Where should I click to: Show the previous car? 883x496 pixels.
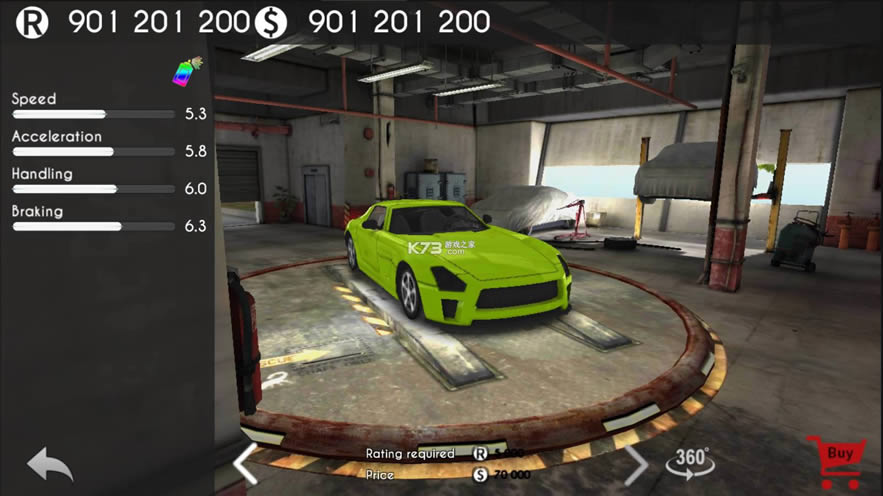point(245,463)
